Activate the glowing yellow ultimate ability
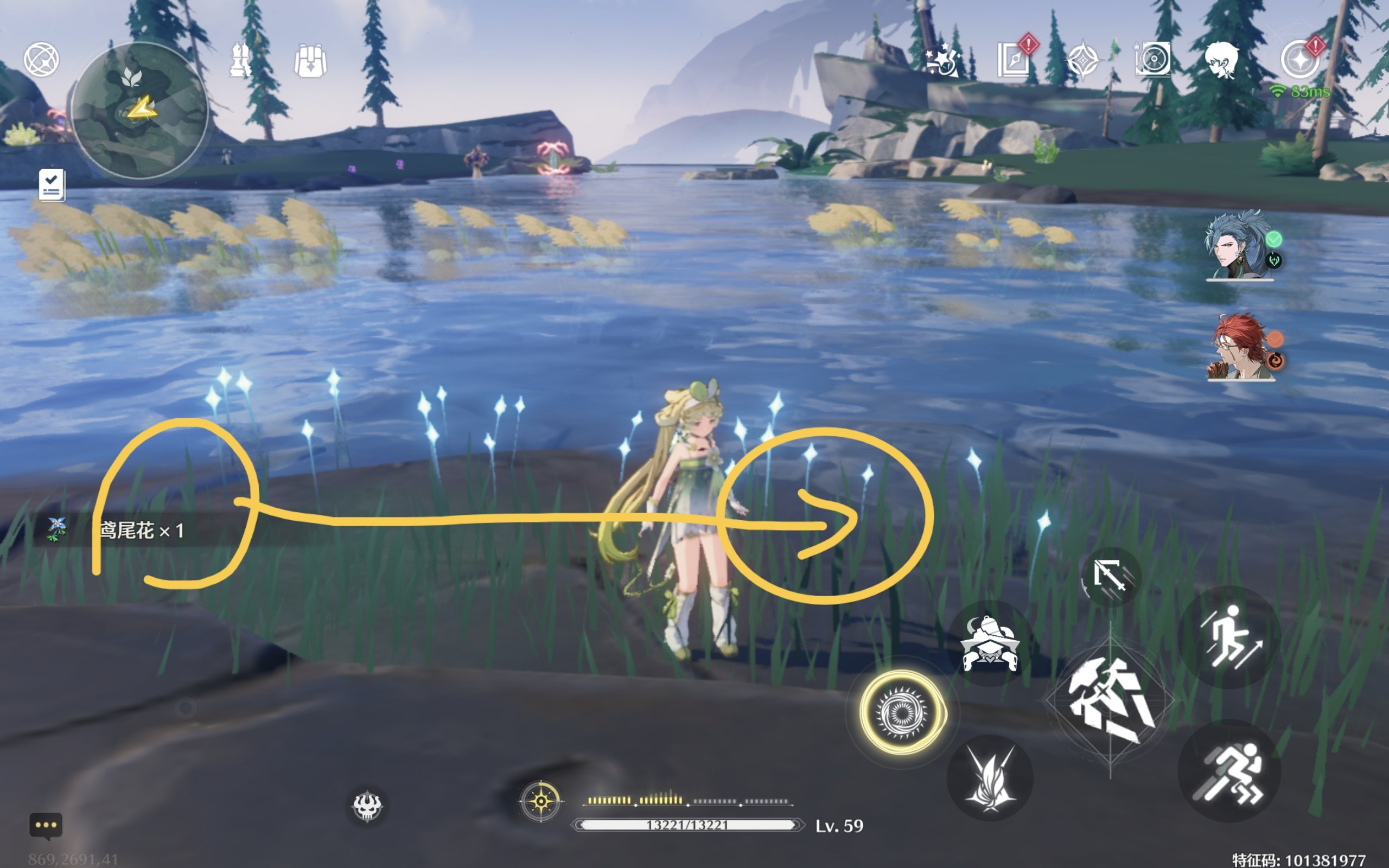The width and height of the screenshot is (1389, 868). point(902,712)
